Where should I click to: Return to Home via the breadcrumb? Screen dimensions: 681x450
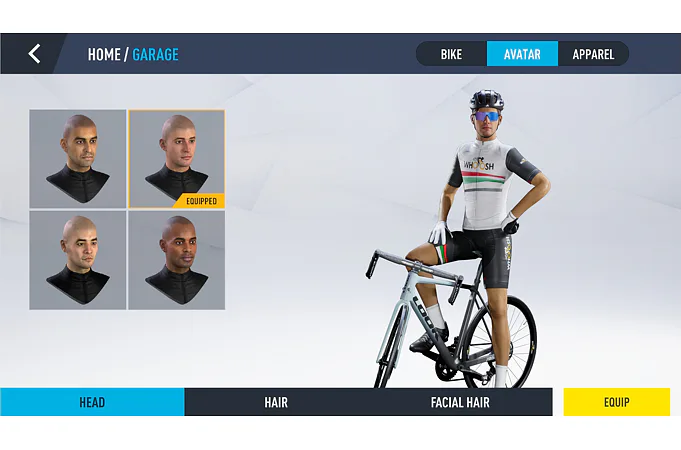pyautogui.click(x=104, y=54)
